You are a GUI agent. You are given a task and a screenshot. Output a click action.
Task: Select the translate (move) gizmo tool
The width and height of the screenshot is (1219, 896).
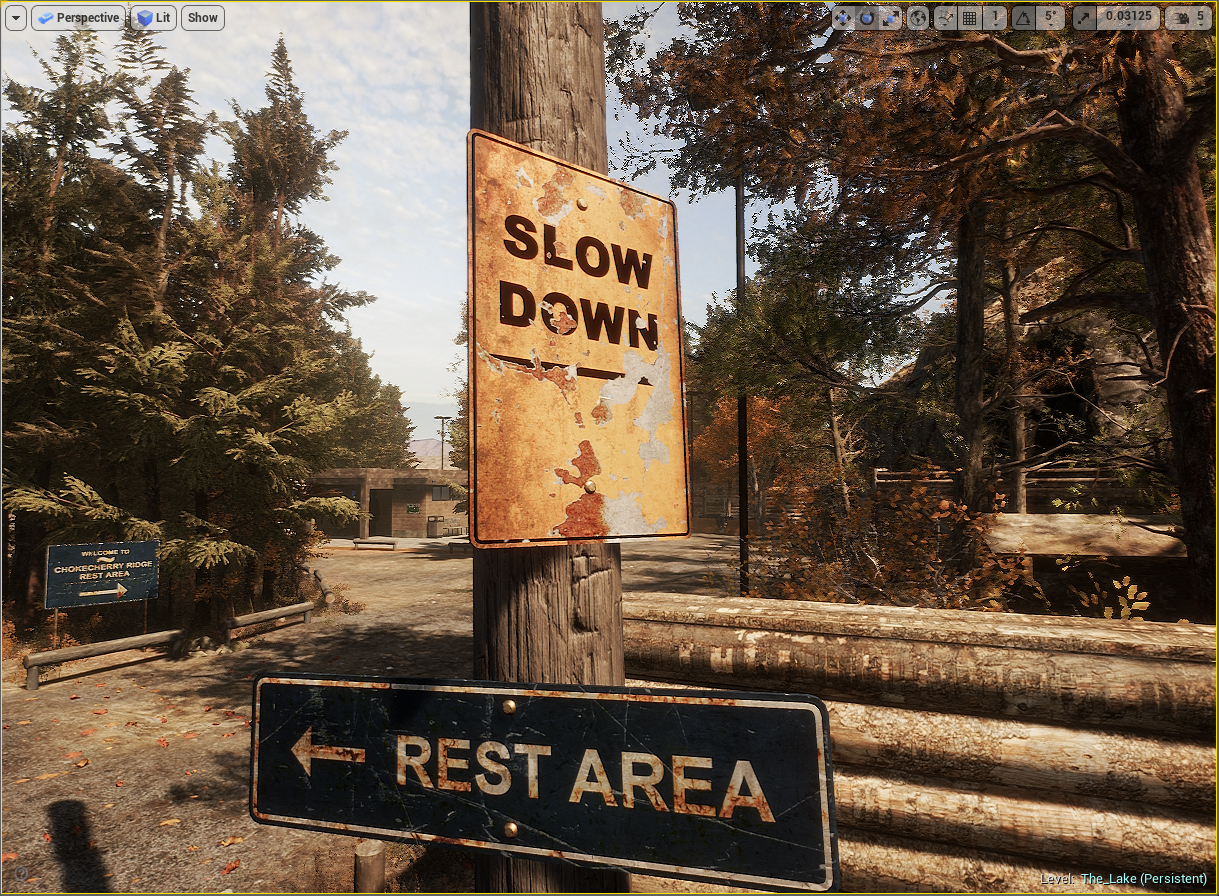[x=843, y=18]
